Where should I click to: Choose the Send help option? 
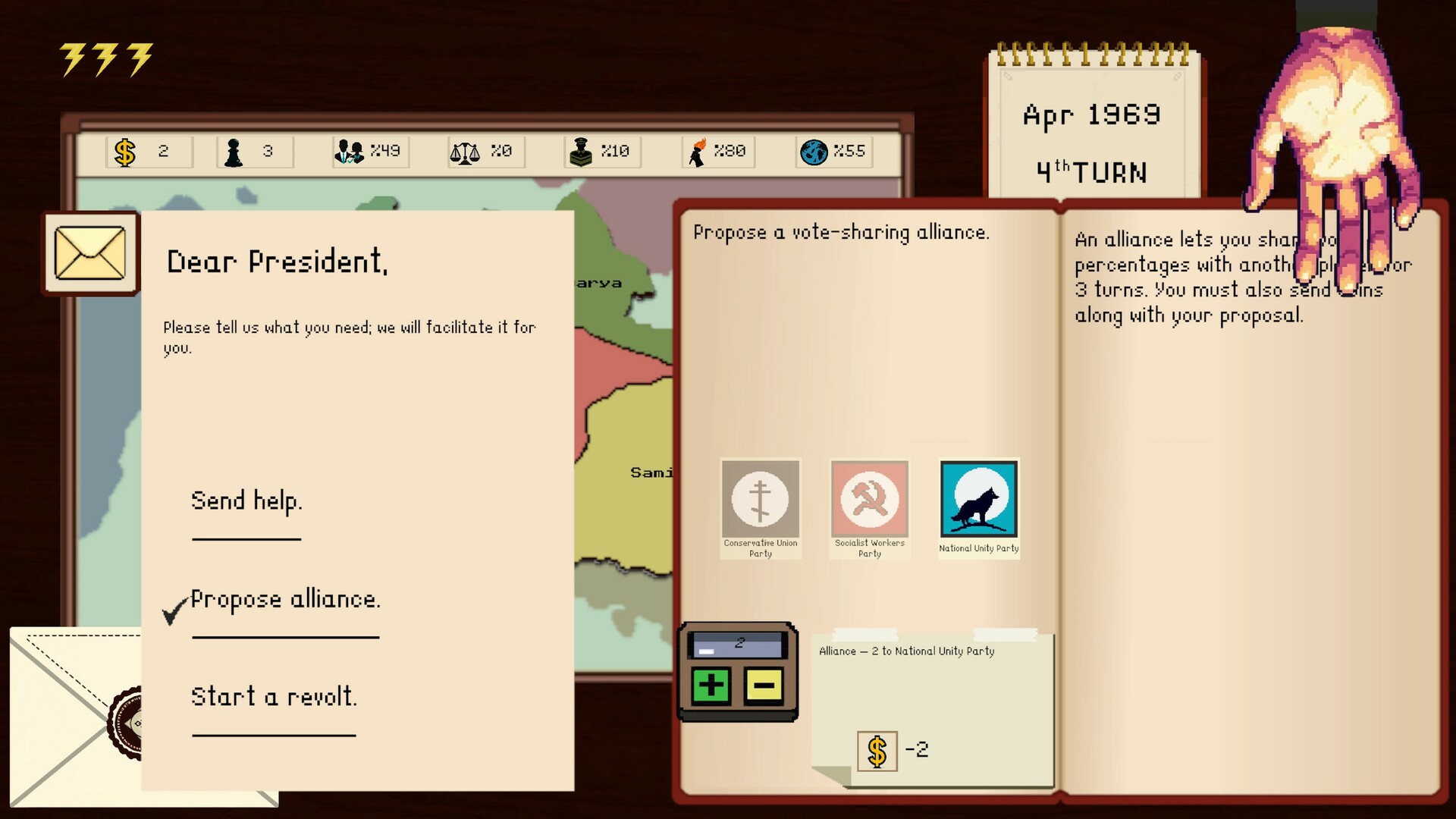(246, 501)
